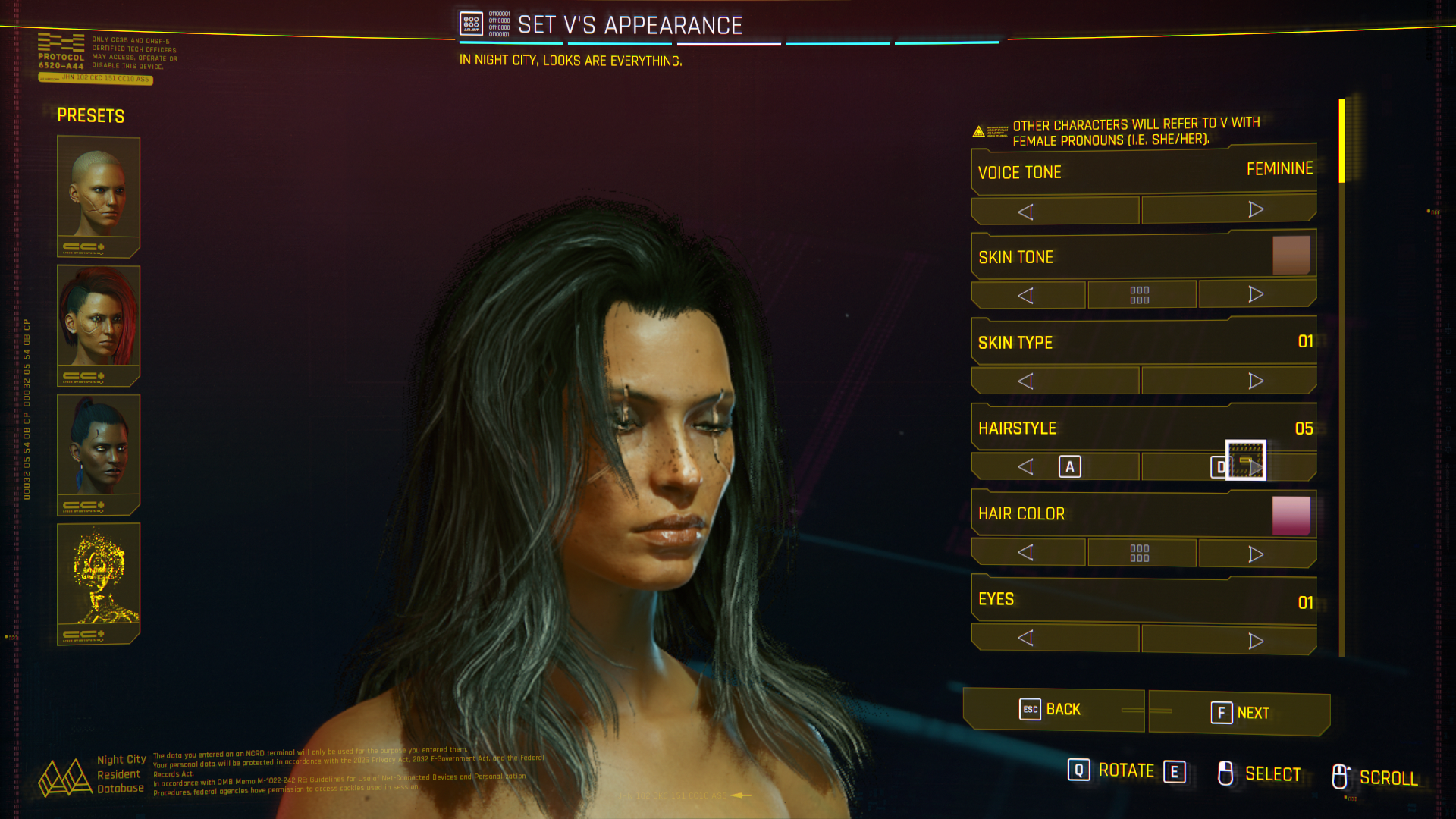Go Back to the previous screen

pos(1052,710)
